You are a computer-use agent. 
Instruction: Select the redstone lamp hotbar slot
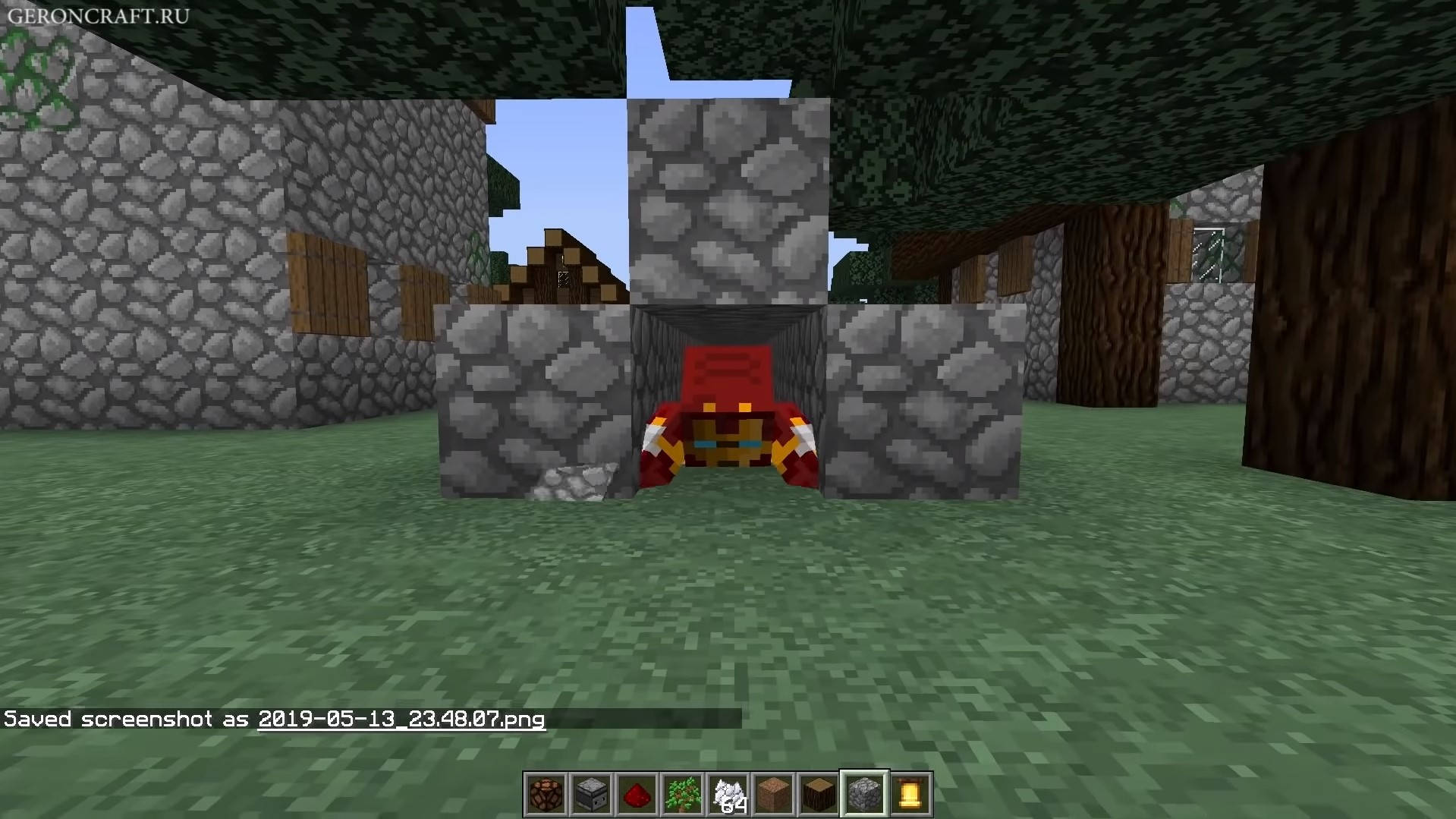[x=546, y=795]
